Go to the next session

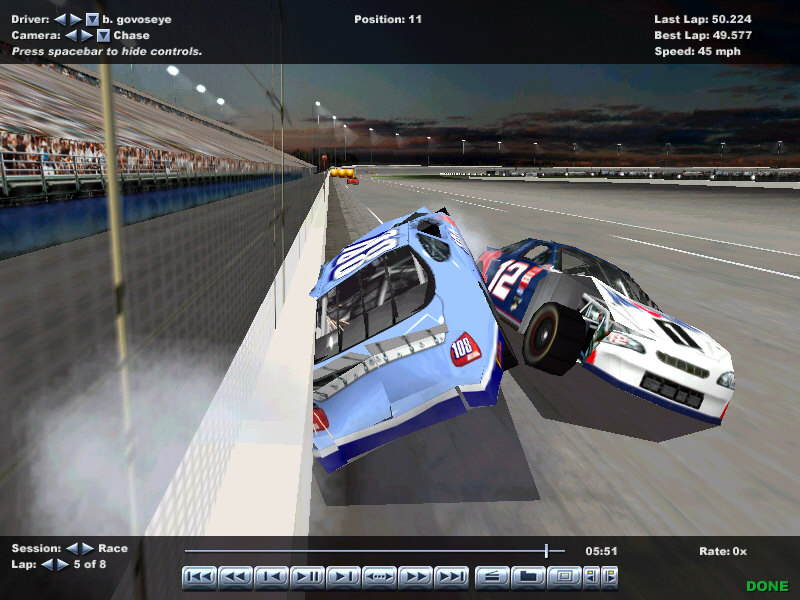coord(86,549)
